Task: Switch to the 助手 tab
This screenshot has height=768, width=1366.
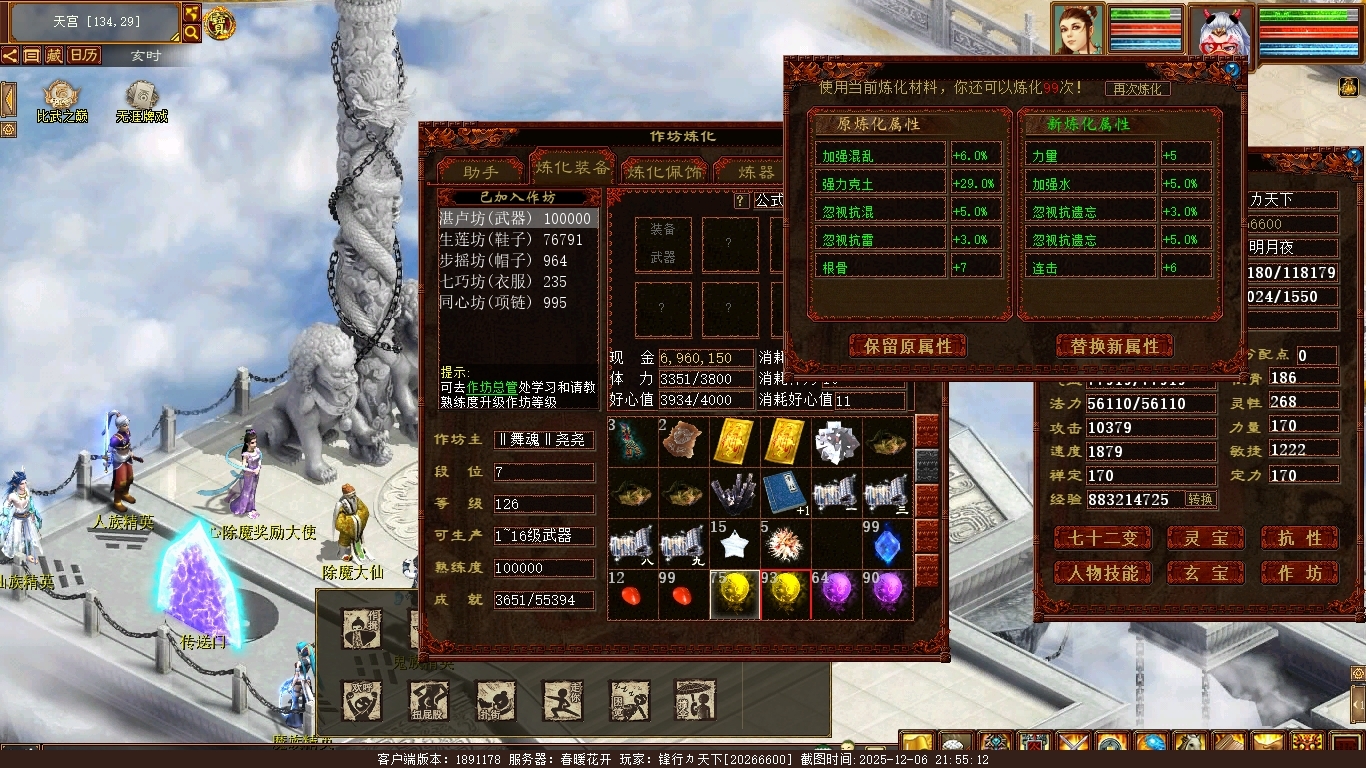Action: pos(481,171)
